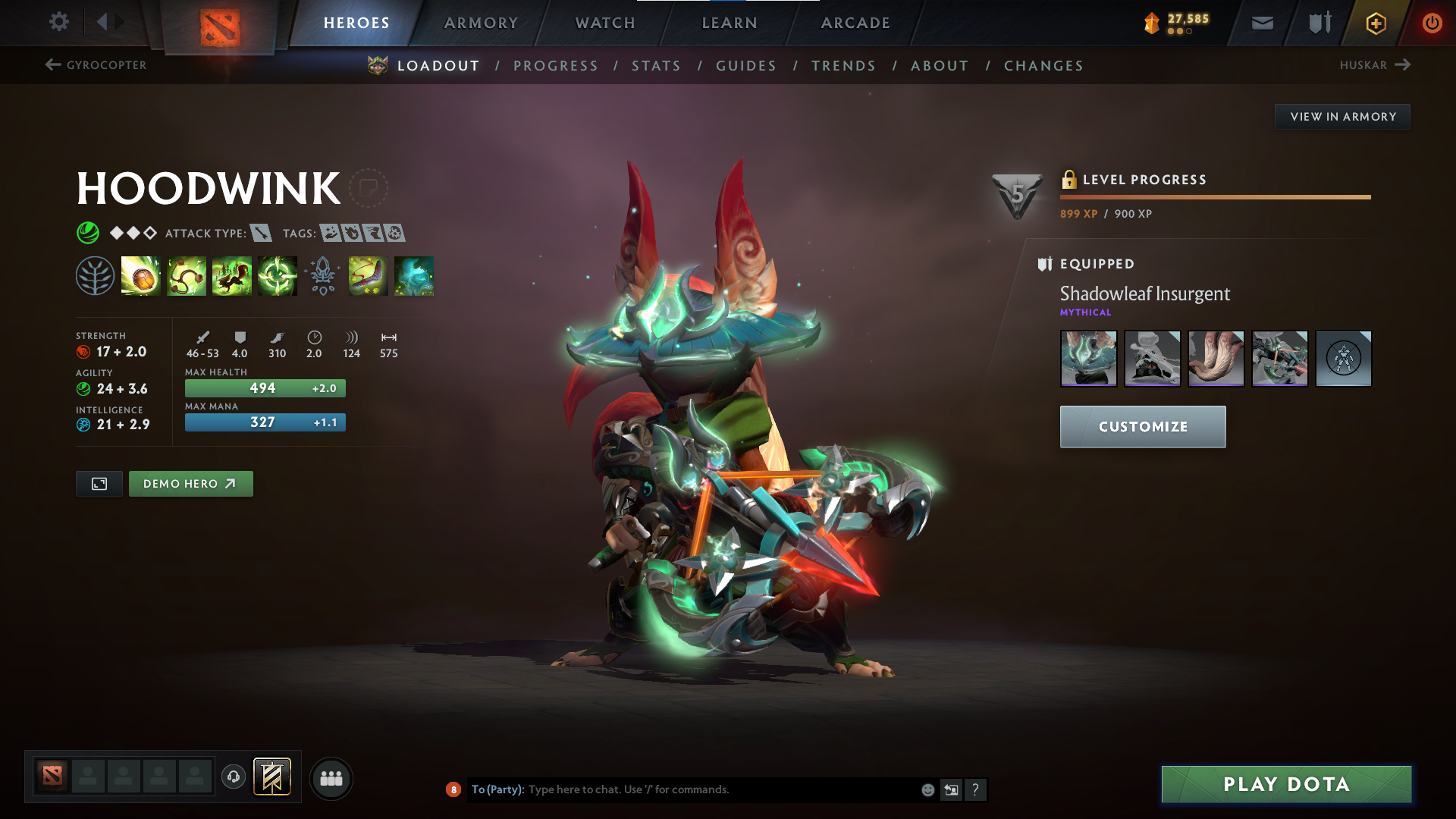View the Scurry ability icon
Screen dimensions: 1456x819
231,277
